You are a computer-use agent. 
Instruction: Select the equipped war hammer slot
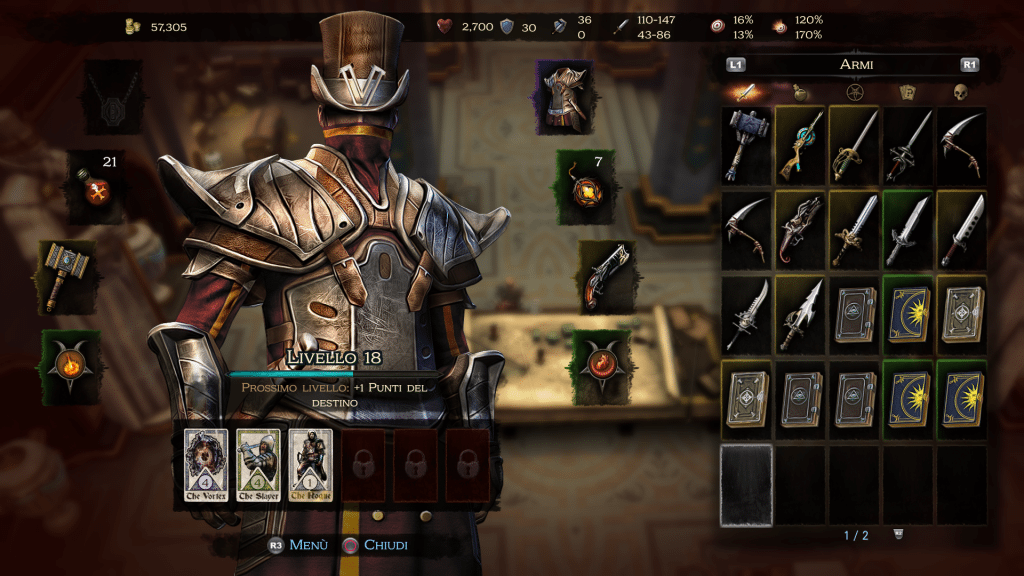[x=67, y=275]
